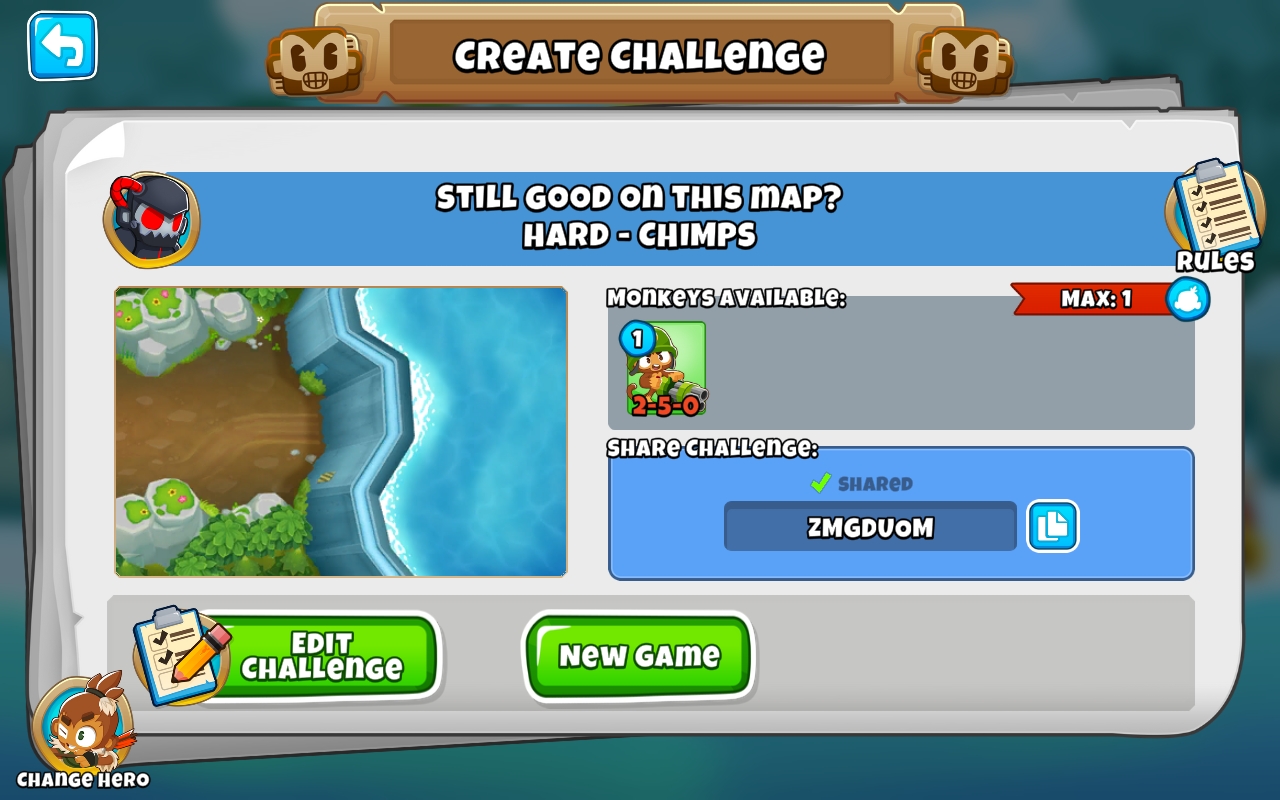Click the Still Good On This Map header
The width and height of the screenshot is (1280, 800).
click(x=638, y=199)
